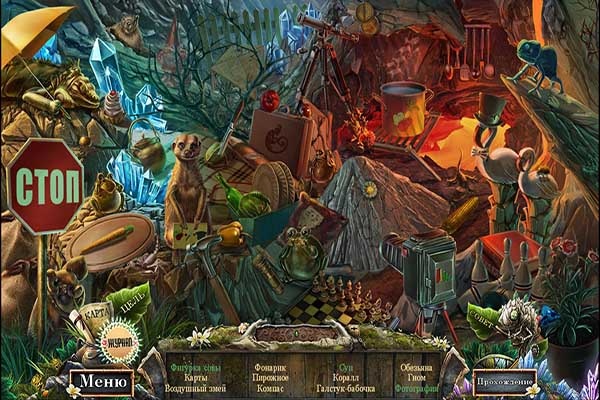
Task: Open the Меню button
Action: 100,381
